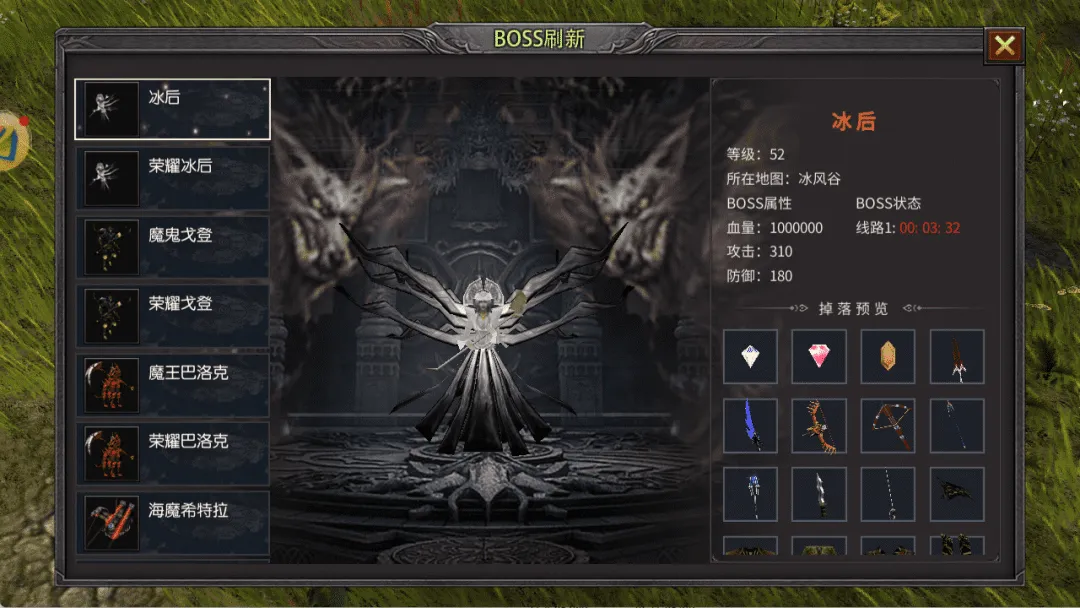Select 魔鬼戈登 from the boss list
Image resolution: width=1080 pixels, height=608 pixels.
point(172,247)
